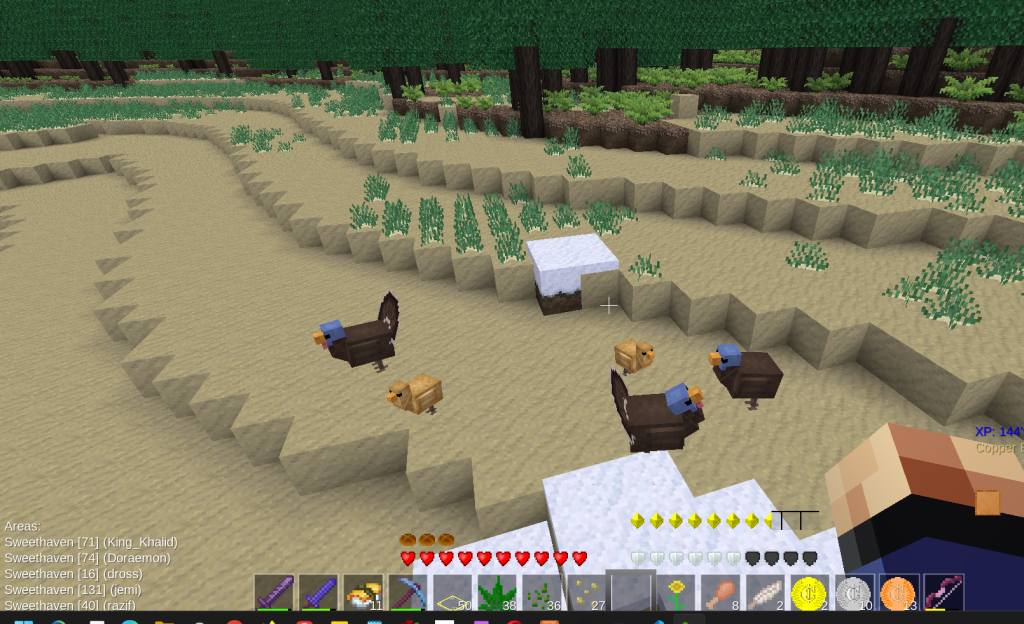Equip the bow from the hotbar
This screenshot has height=624, width=1024.
pos(943,593)
